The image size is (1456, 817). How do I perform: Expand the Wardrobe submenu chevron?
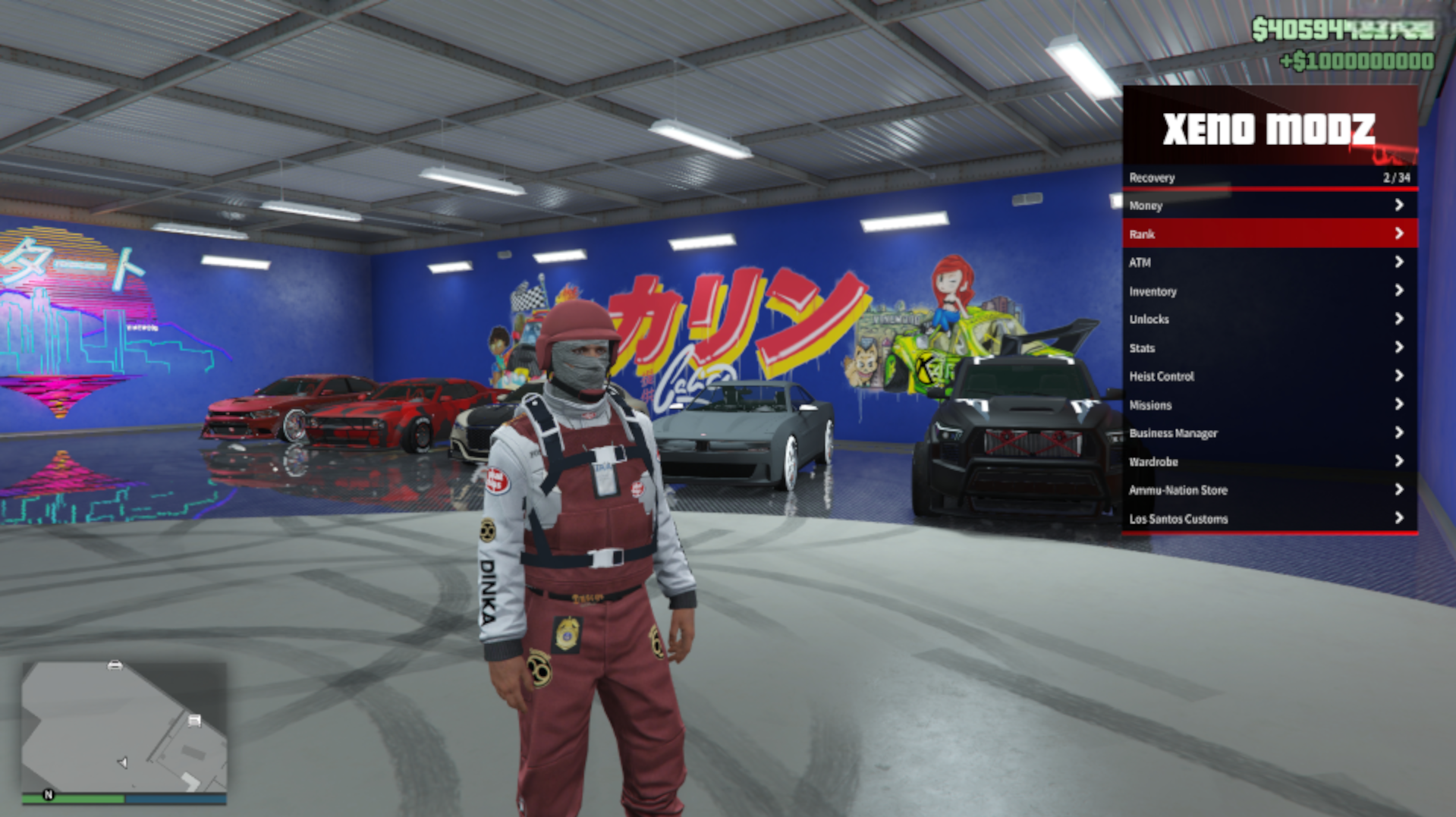(x=1400, y=461)
